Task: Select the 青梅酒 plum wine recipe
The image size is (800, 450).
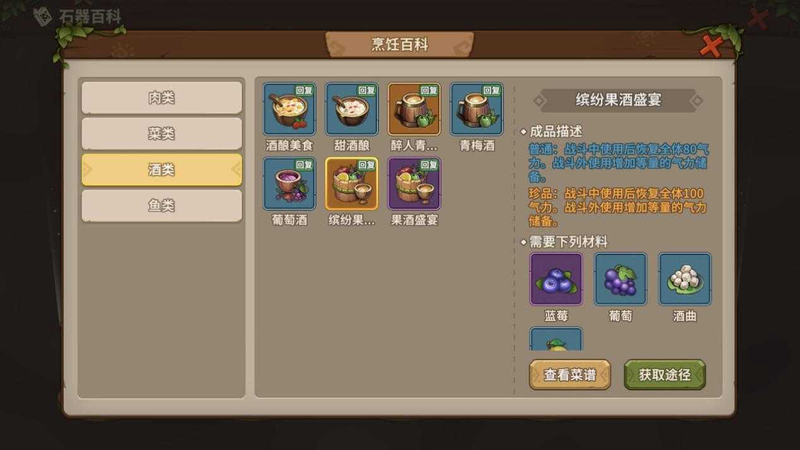Action: click(476, 109)
